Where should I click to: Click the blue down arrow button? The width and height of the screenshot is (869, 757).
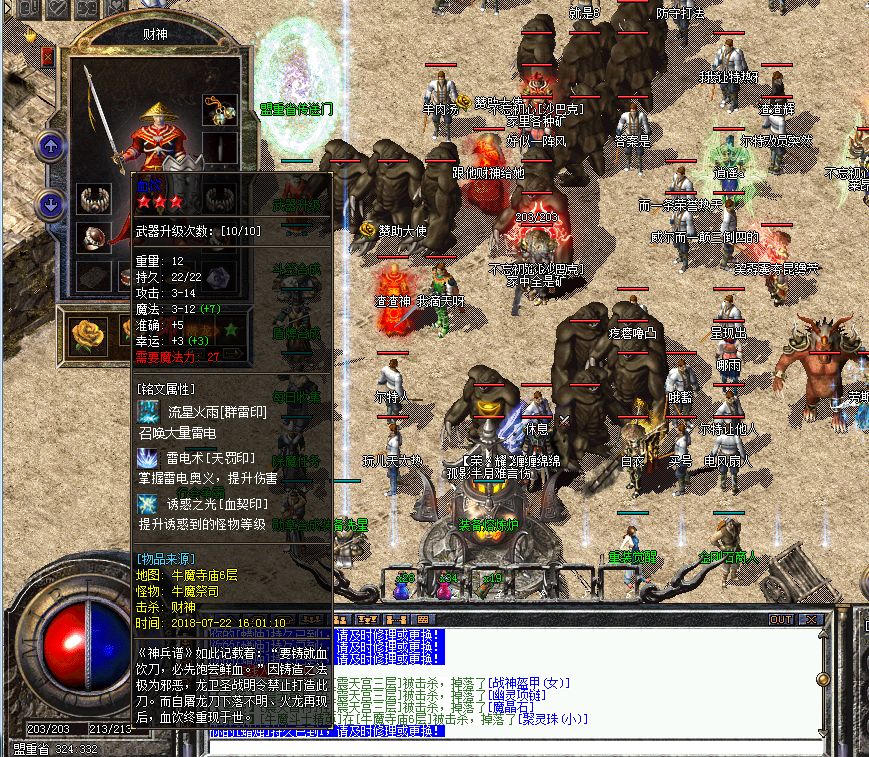[51, 205]
